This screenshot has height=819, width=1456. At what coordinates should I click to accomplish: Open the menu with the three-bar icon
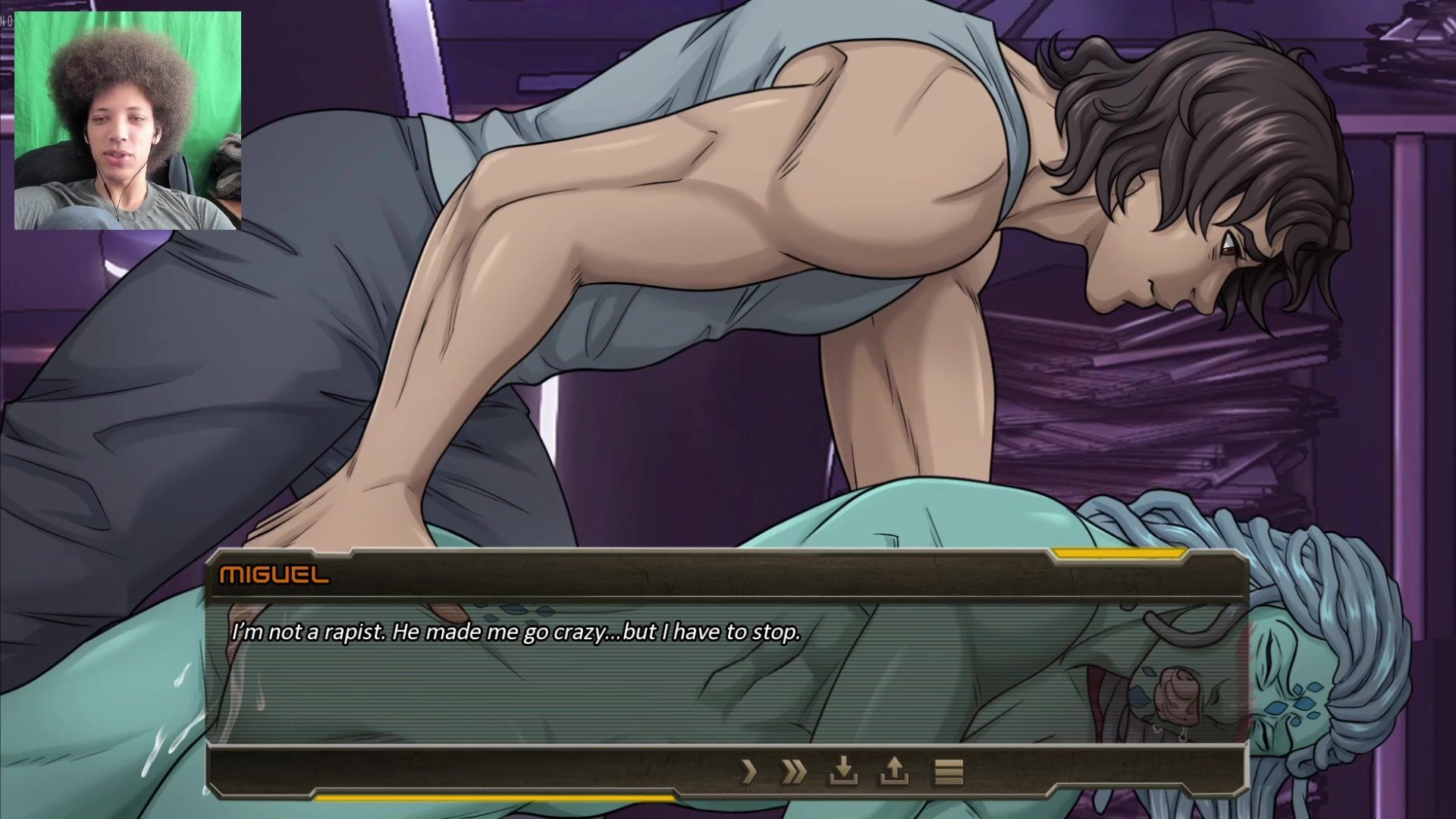[948, 772]
